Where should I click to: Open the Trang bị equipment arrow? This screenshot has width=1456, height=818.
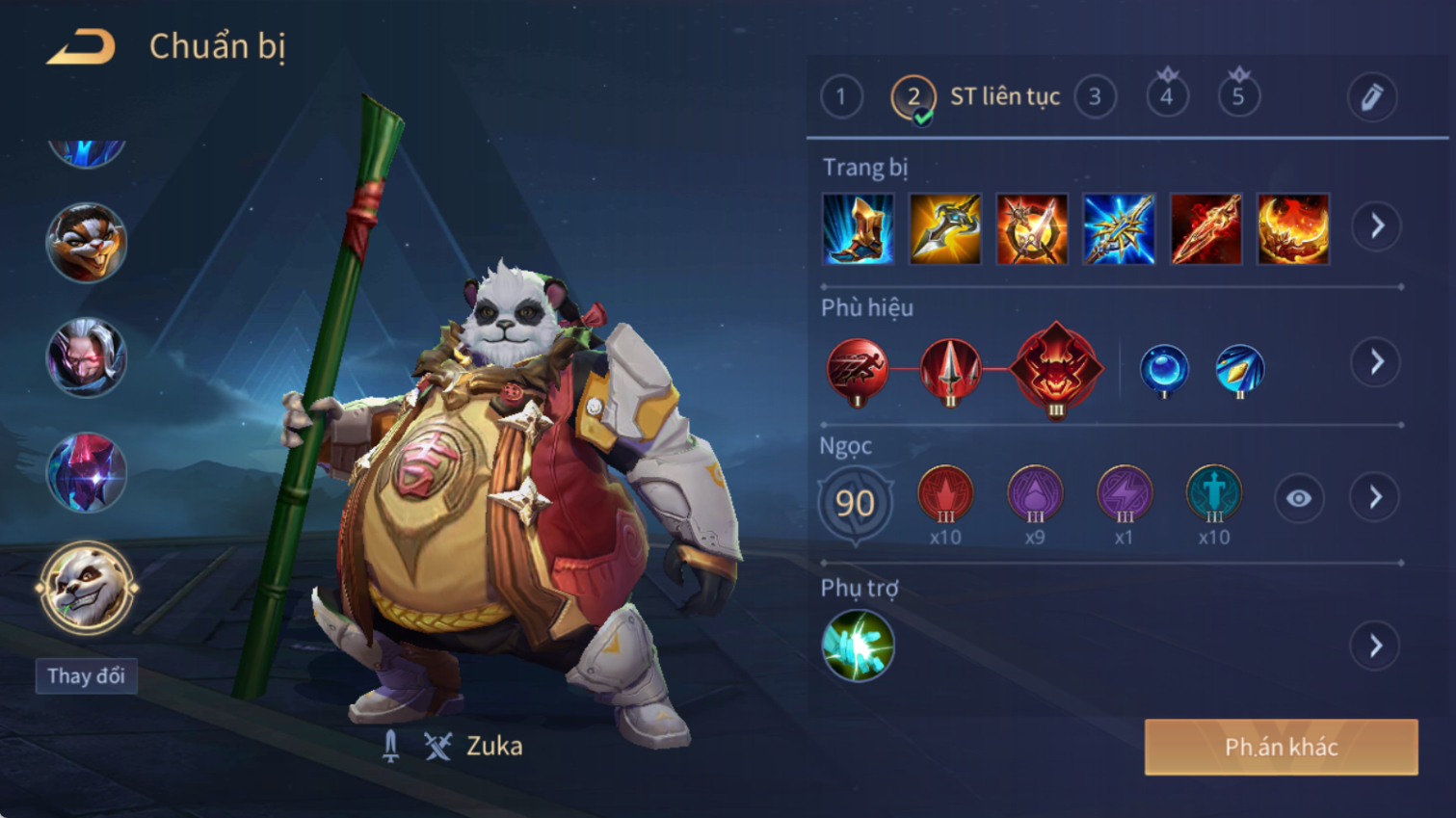tap(1376, 226)
